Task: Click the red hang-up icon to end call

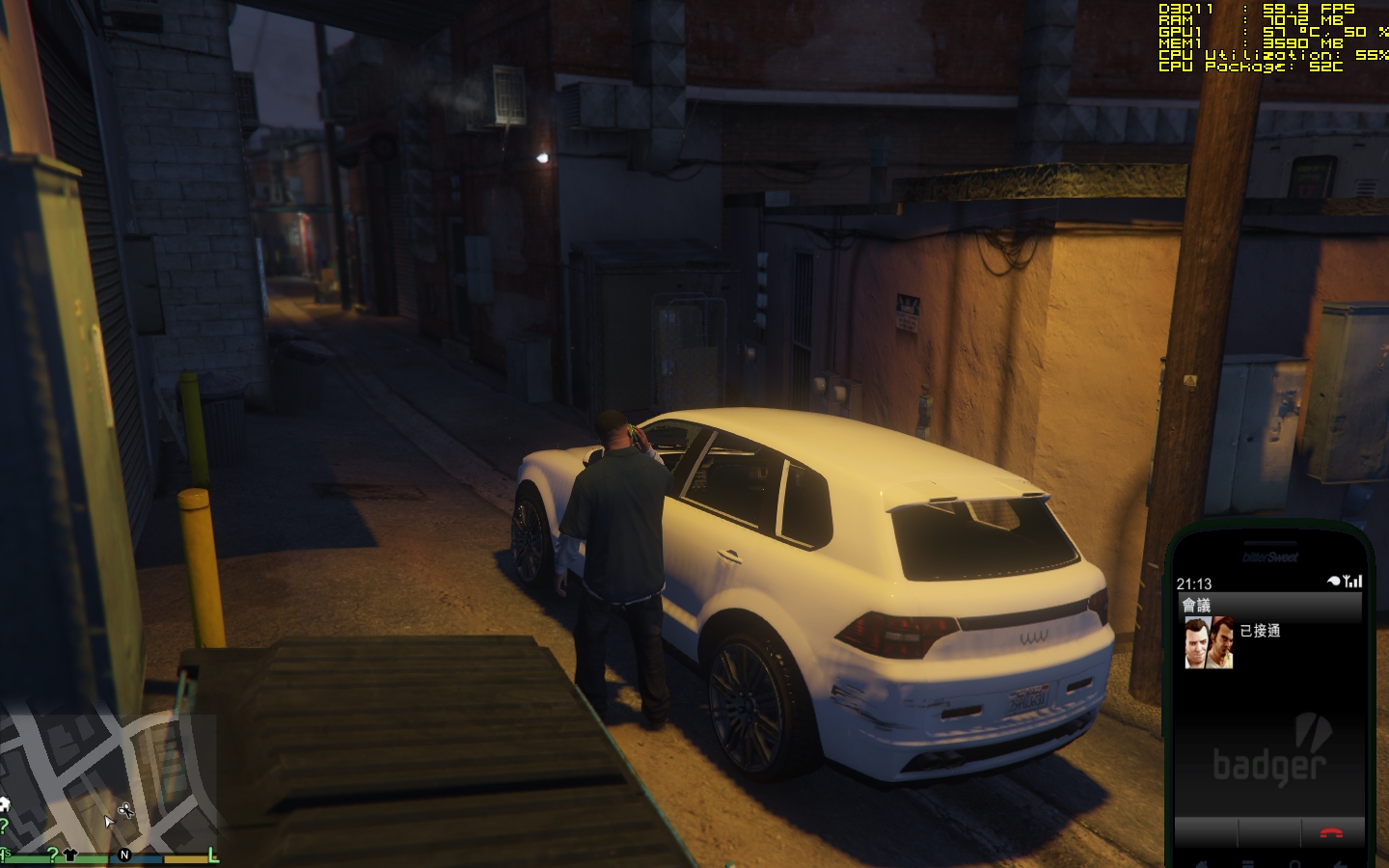Action: (1330, 833)
